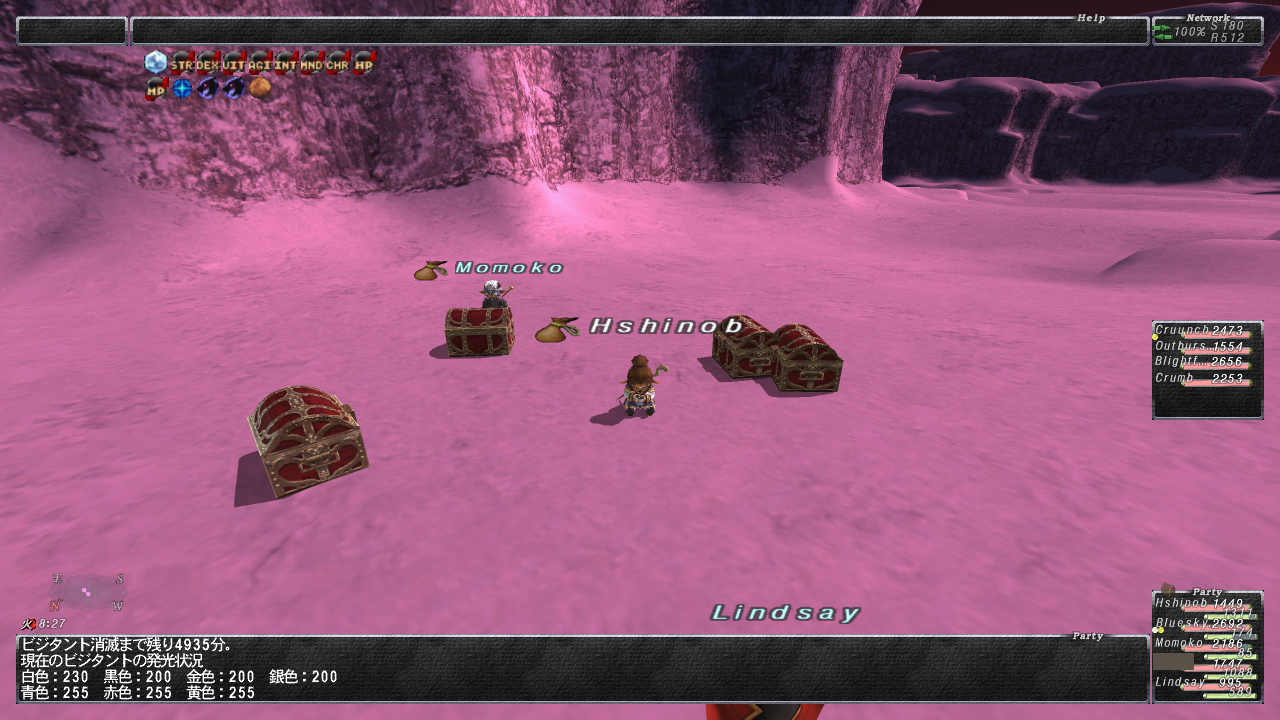Open the chat log window
The width and height of the screenshot is (1280, 720).
click(x=582, y=669)
